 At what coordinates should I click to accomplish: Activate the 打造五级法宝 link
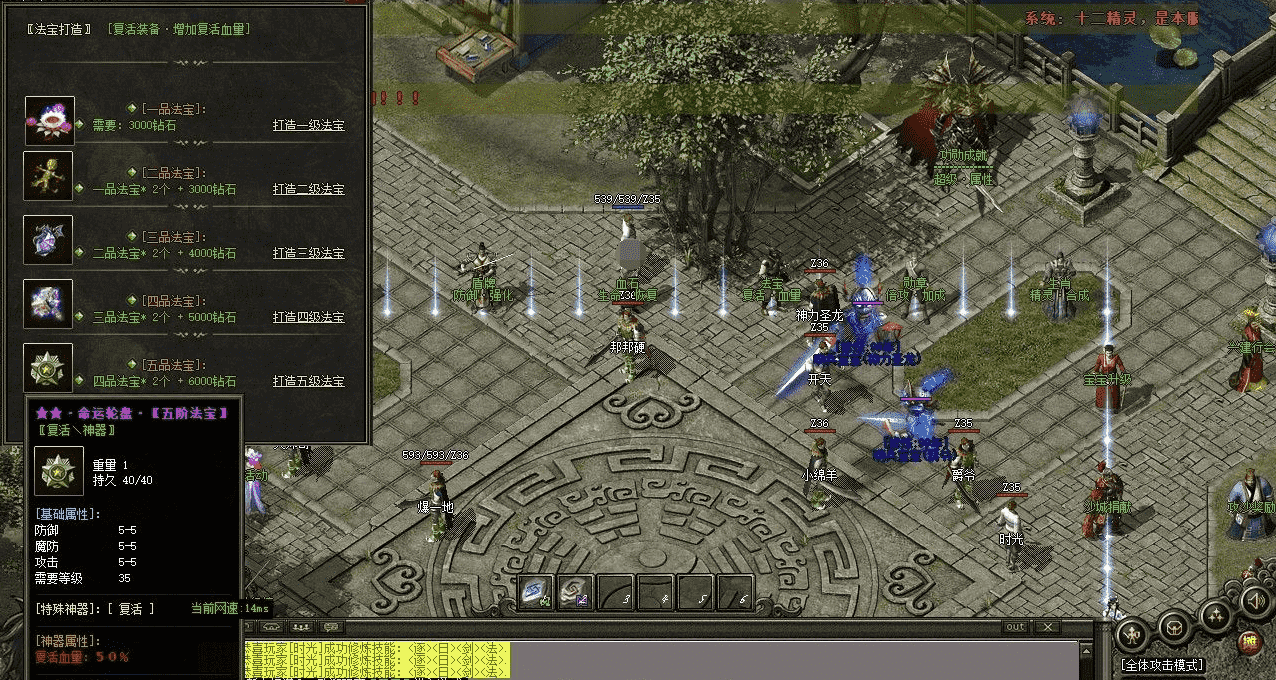(x=308, y=381)
